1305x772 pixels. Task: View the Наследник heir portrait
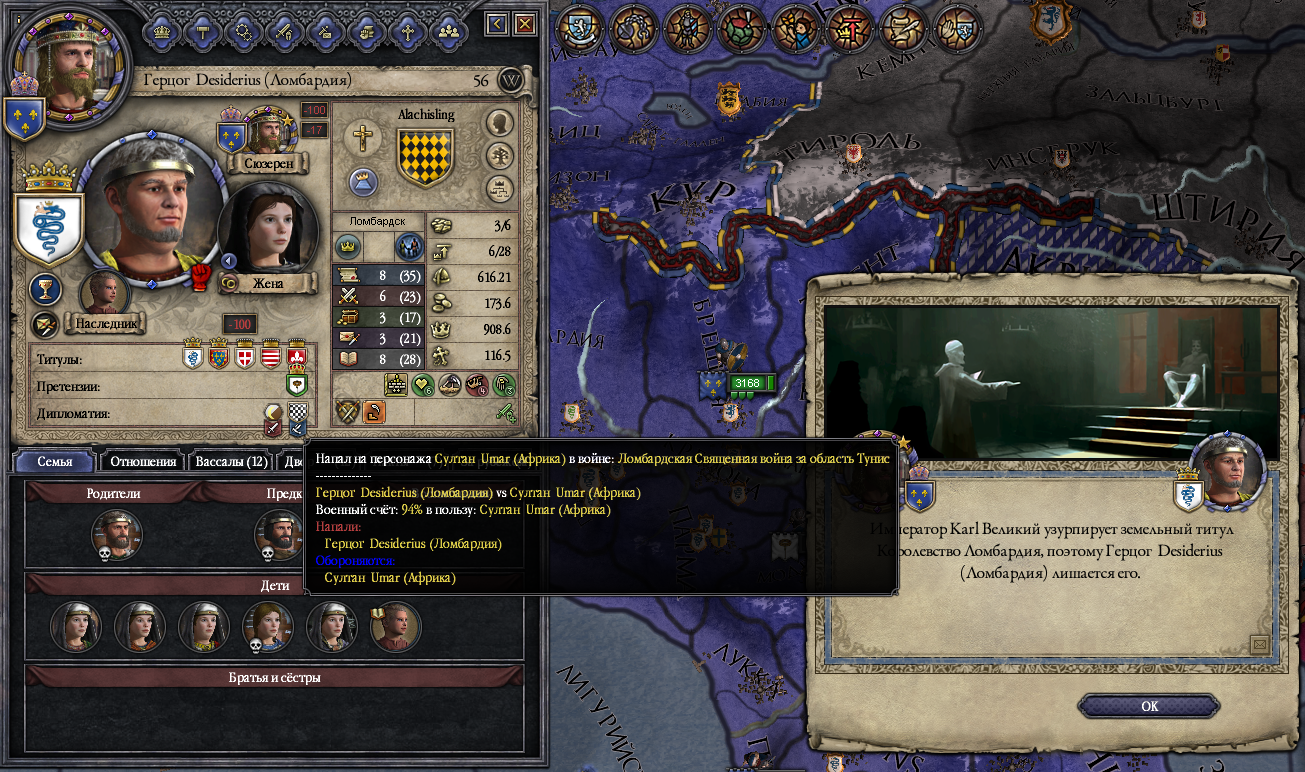(x=105, y=294)
